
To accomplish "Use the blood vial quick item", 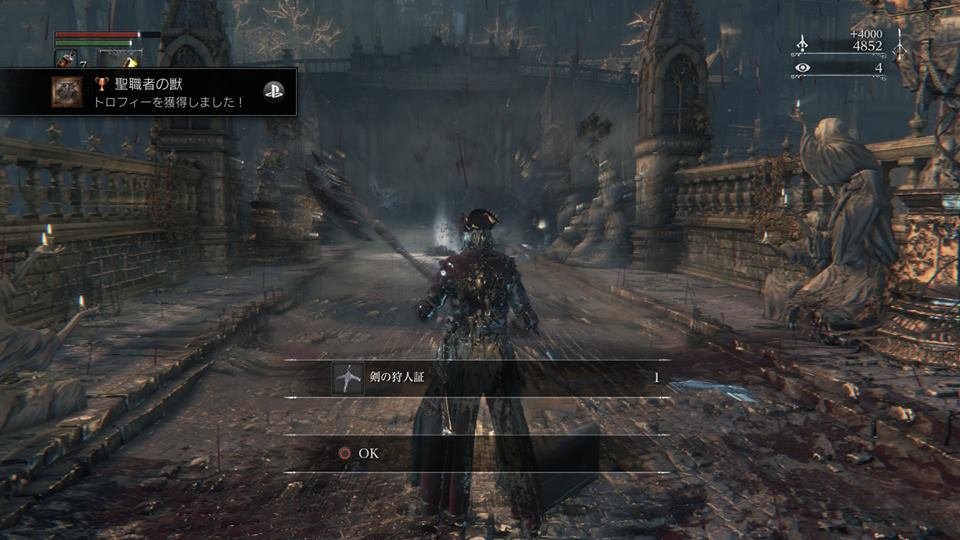I will tap(66, 61).
